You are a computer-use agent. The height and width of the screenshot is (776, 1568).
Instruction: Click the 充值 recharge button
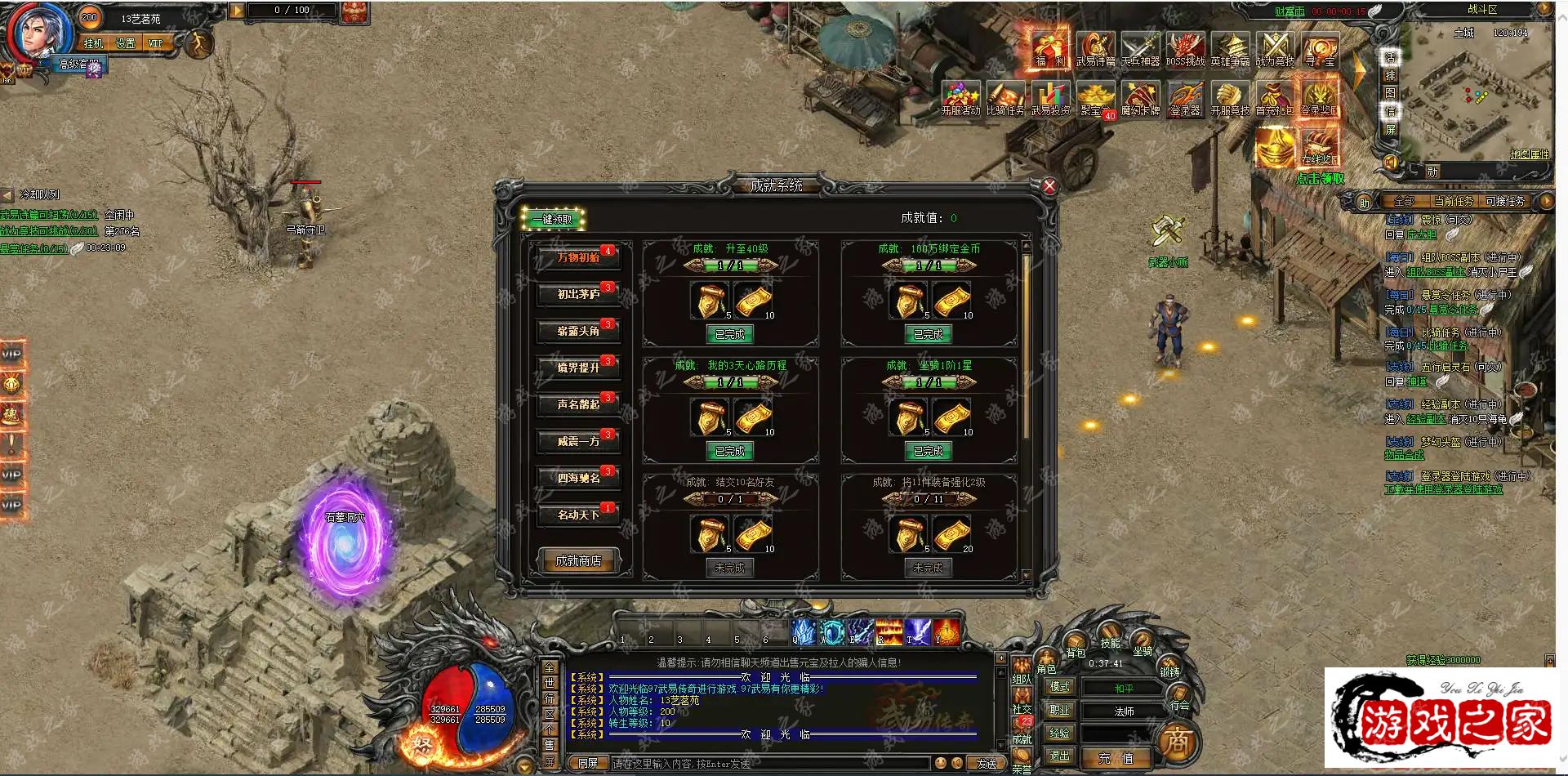1116,758
